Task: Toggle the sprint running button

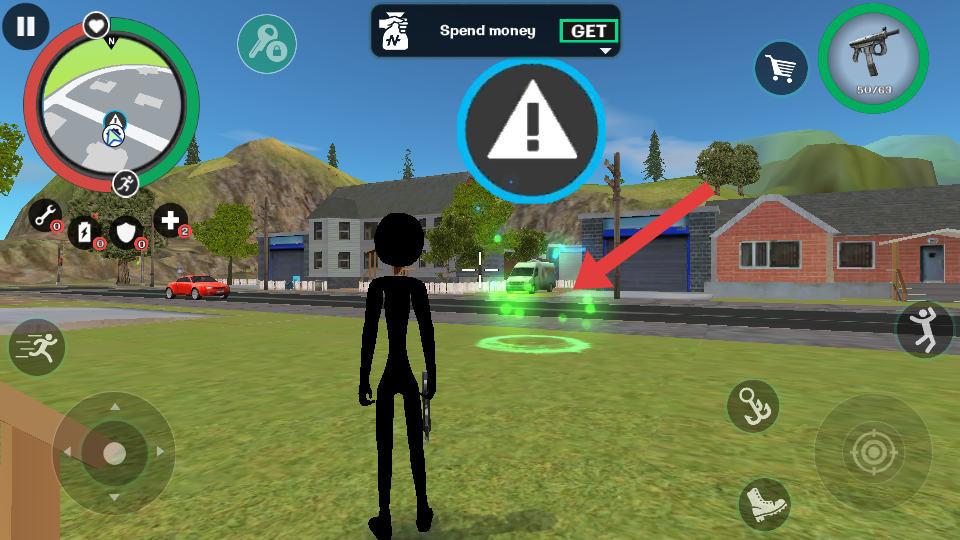Action: click(37, 348)
